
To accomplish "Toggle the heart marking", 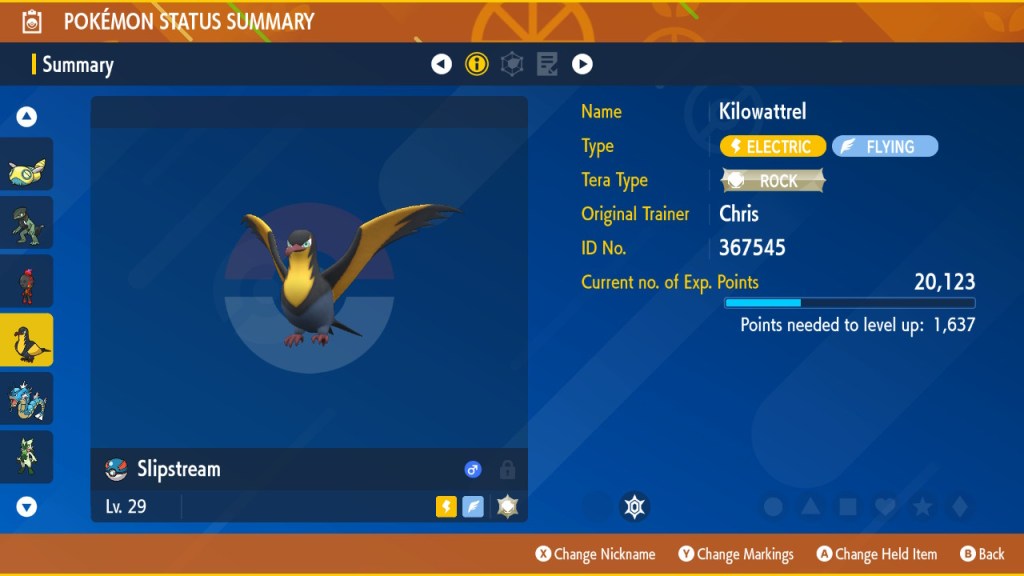I will (885, 507).
